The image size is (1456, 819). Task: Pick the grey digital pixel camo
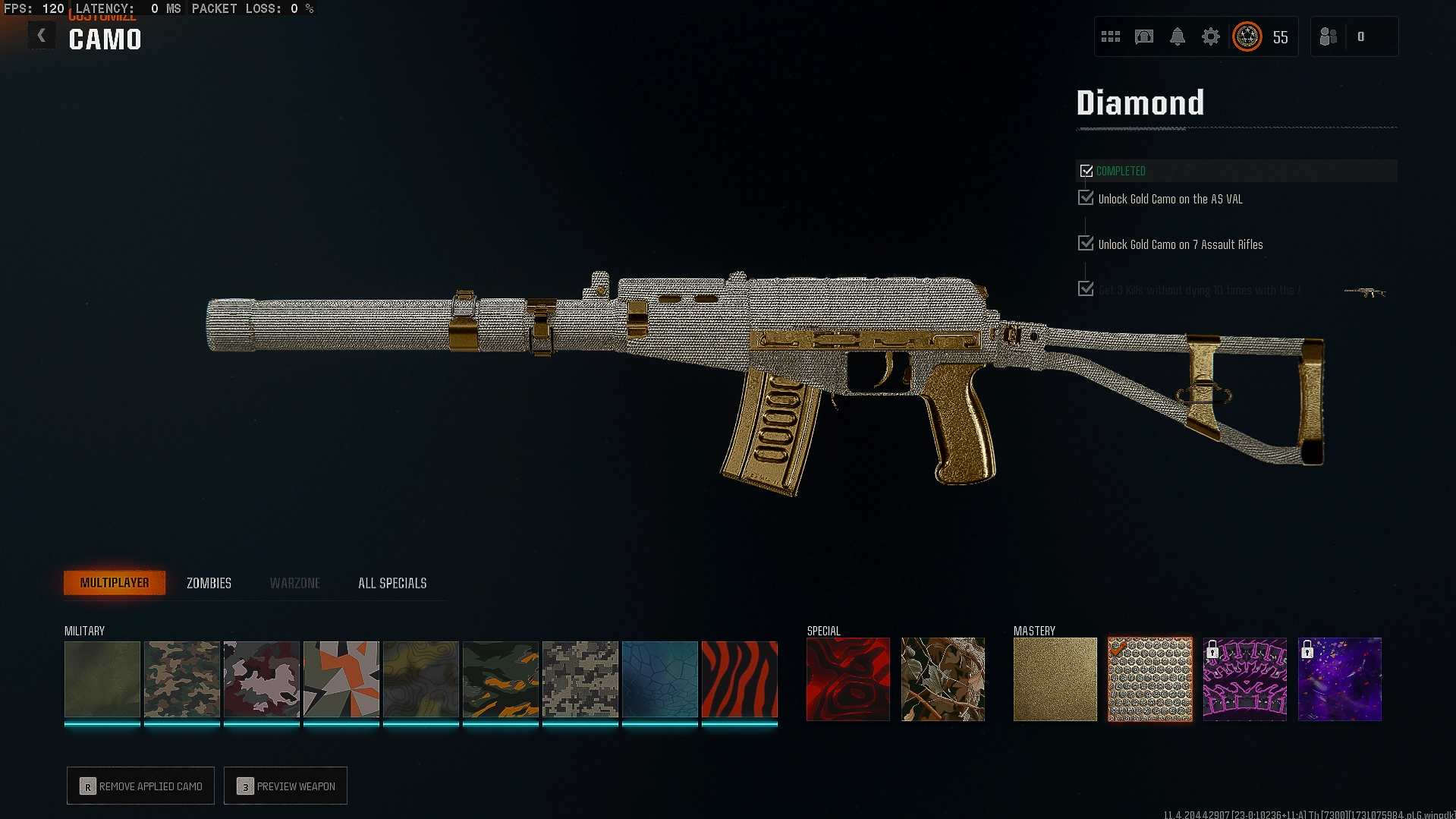point(580,679)
